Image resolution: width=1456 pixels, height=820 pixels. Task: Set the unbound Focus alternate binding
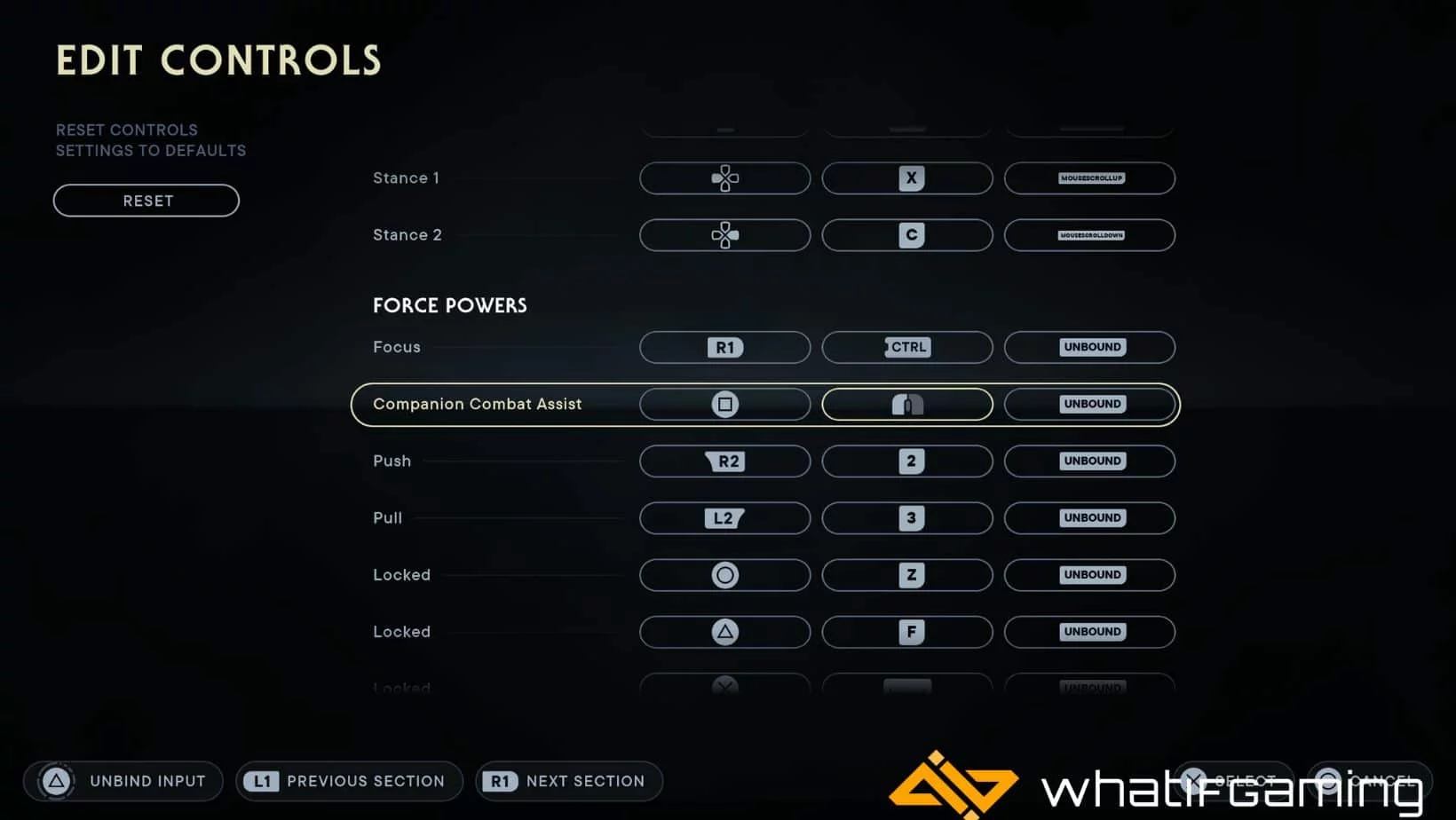(1089, 347)
